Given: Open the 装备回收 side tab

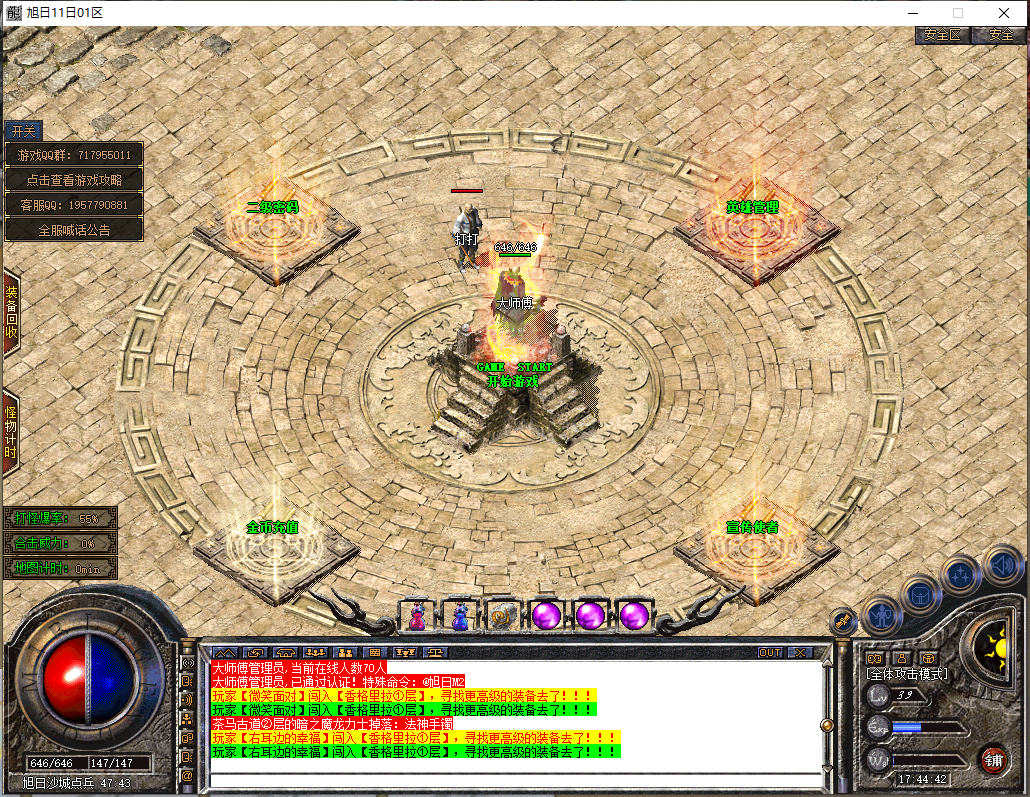Looking at the screenshot, I should point(11,313).
